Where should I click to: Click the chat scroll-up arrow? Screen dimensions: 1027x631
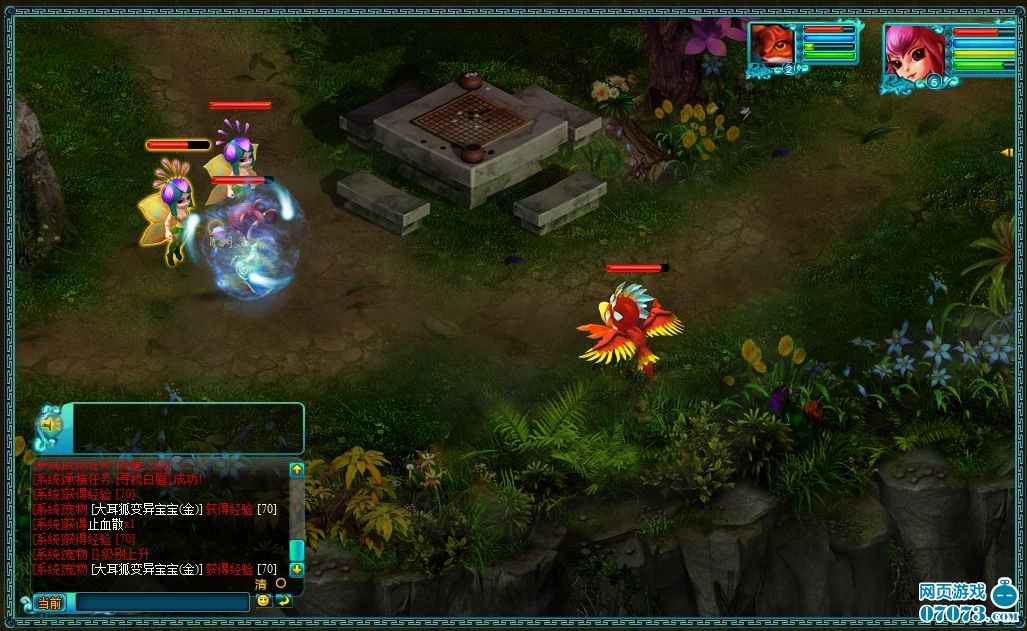pyautogui.click(x=297, y=468)
